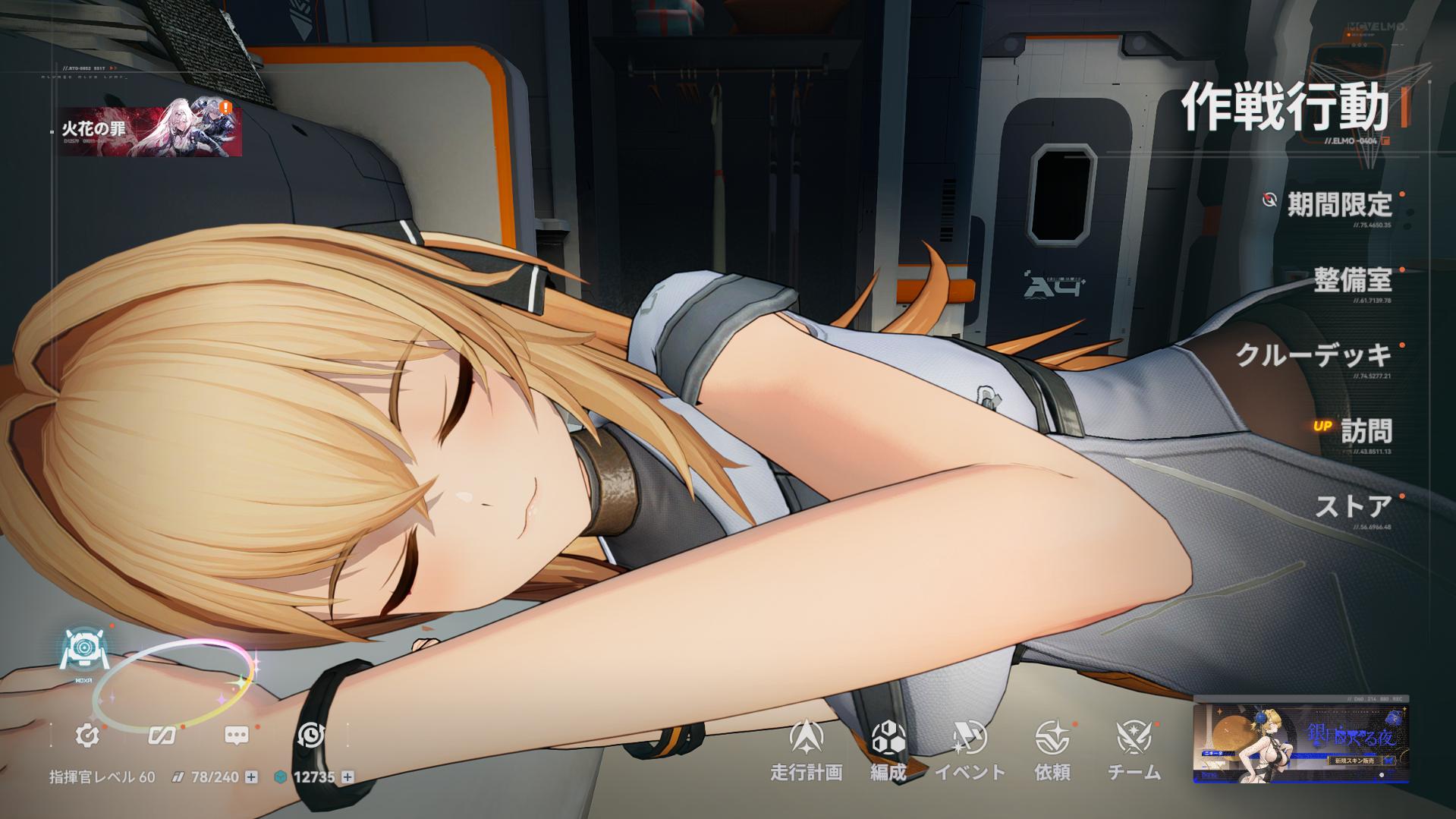Open the gear settings icon

[87, 735]
